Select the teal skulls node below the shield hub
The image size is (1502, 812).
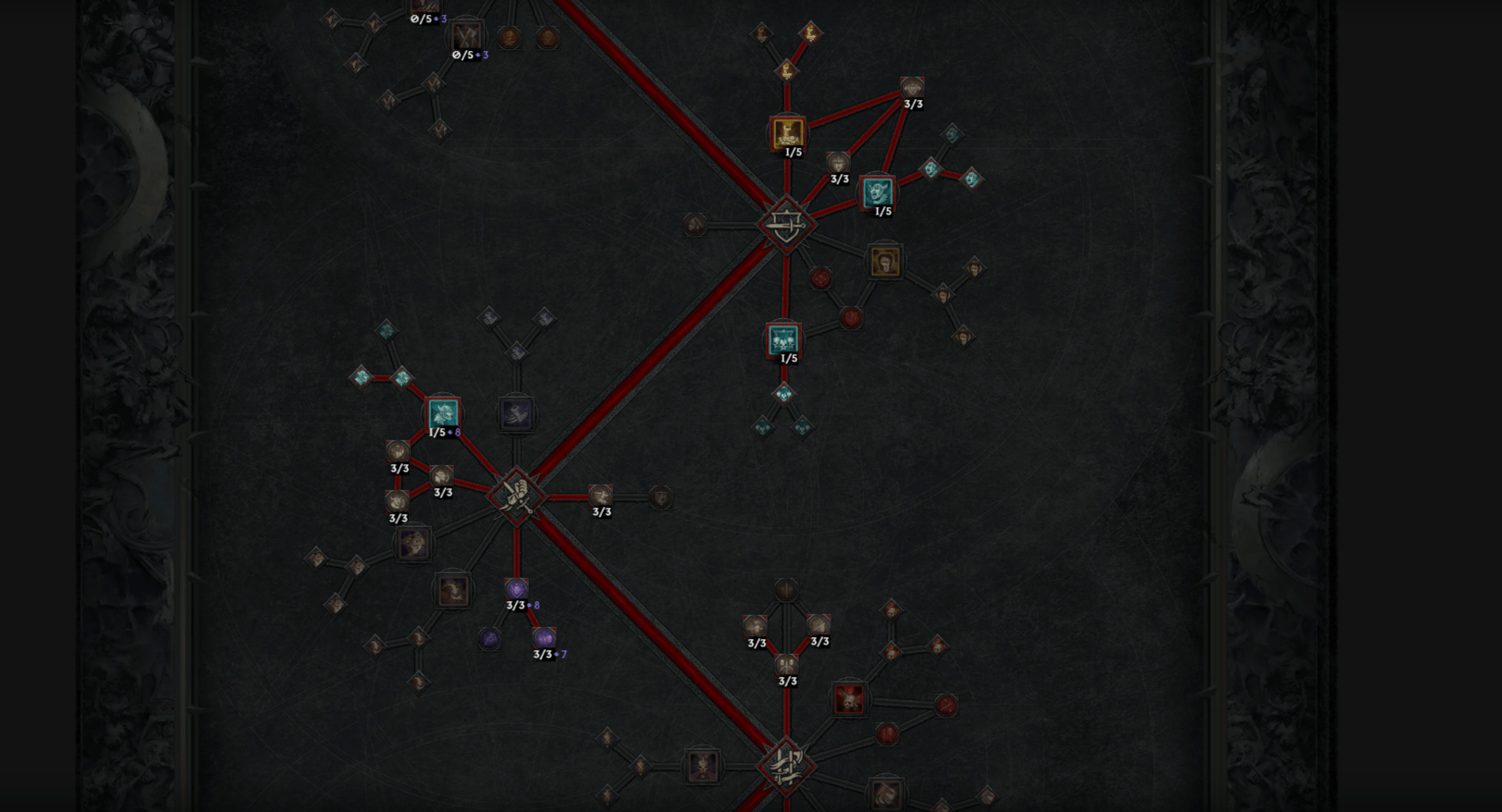pyautogui.click(x=783, y=340)
